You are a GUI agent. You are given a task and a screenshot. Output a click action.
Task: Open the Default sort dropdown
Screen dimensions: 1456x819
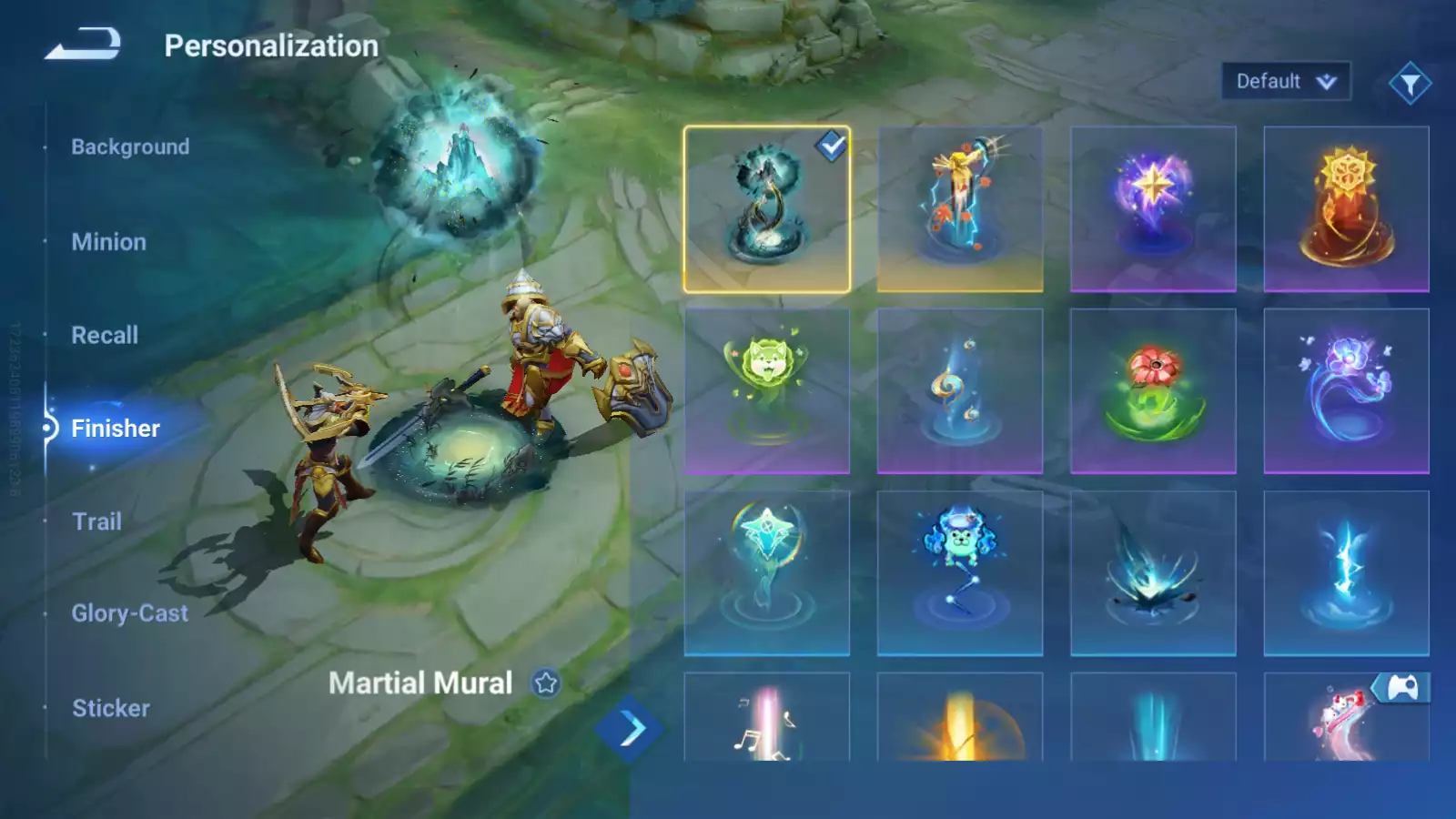click(x=1285, y=82)
